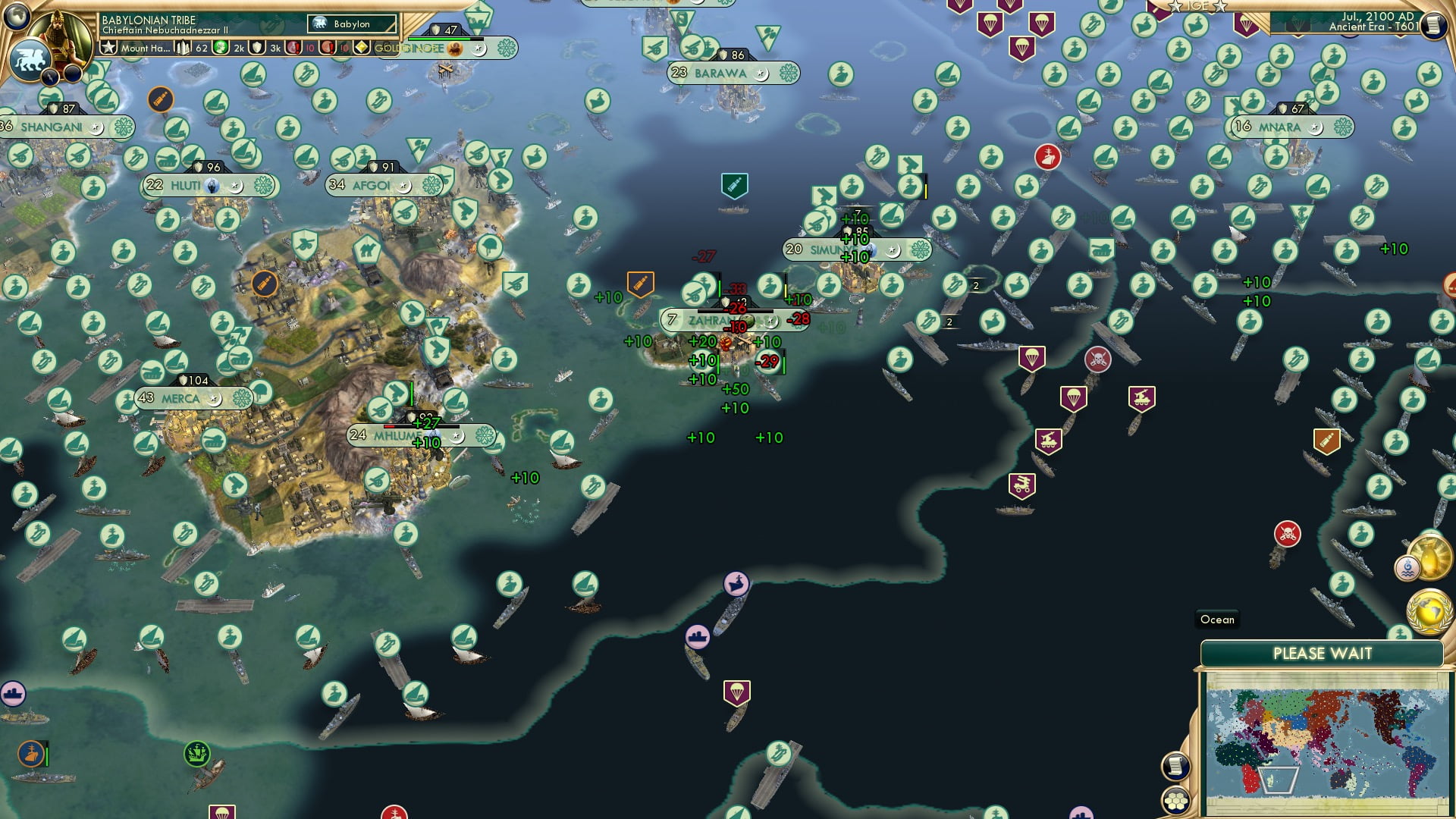The width and height of the screenshot is (1456, 819).
Task: Open the notifications scroll icon top-right
Action: 1434,24
